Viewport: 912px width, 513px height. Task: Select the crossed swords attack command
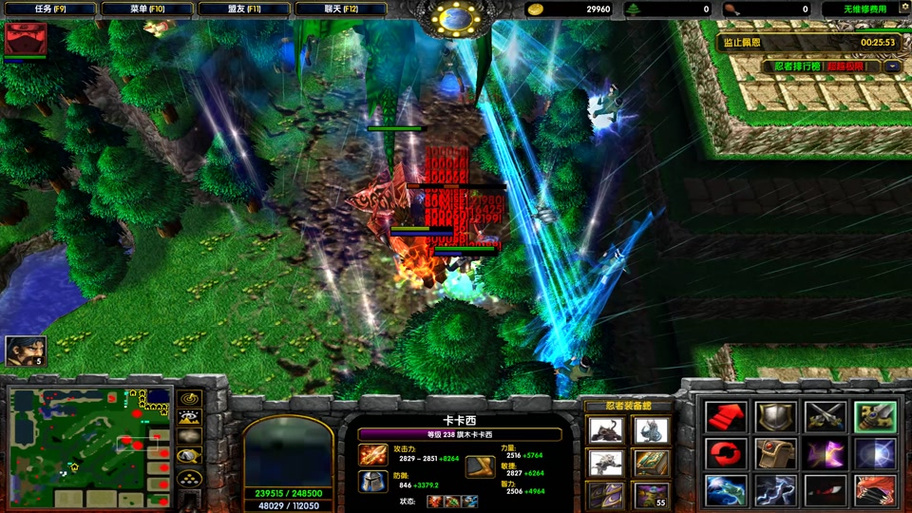pos(825,416)
